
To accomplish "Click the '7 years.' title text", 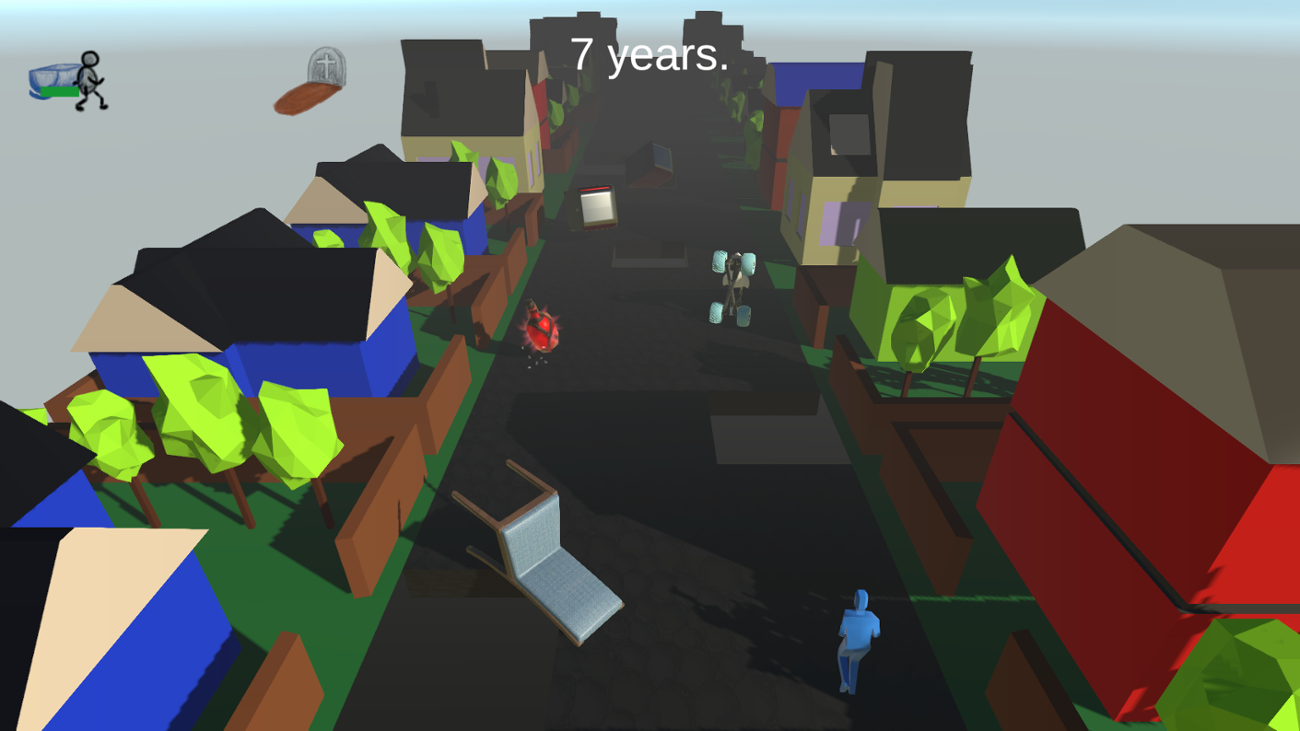I will coord(648,56).
